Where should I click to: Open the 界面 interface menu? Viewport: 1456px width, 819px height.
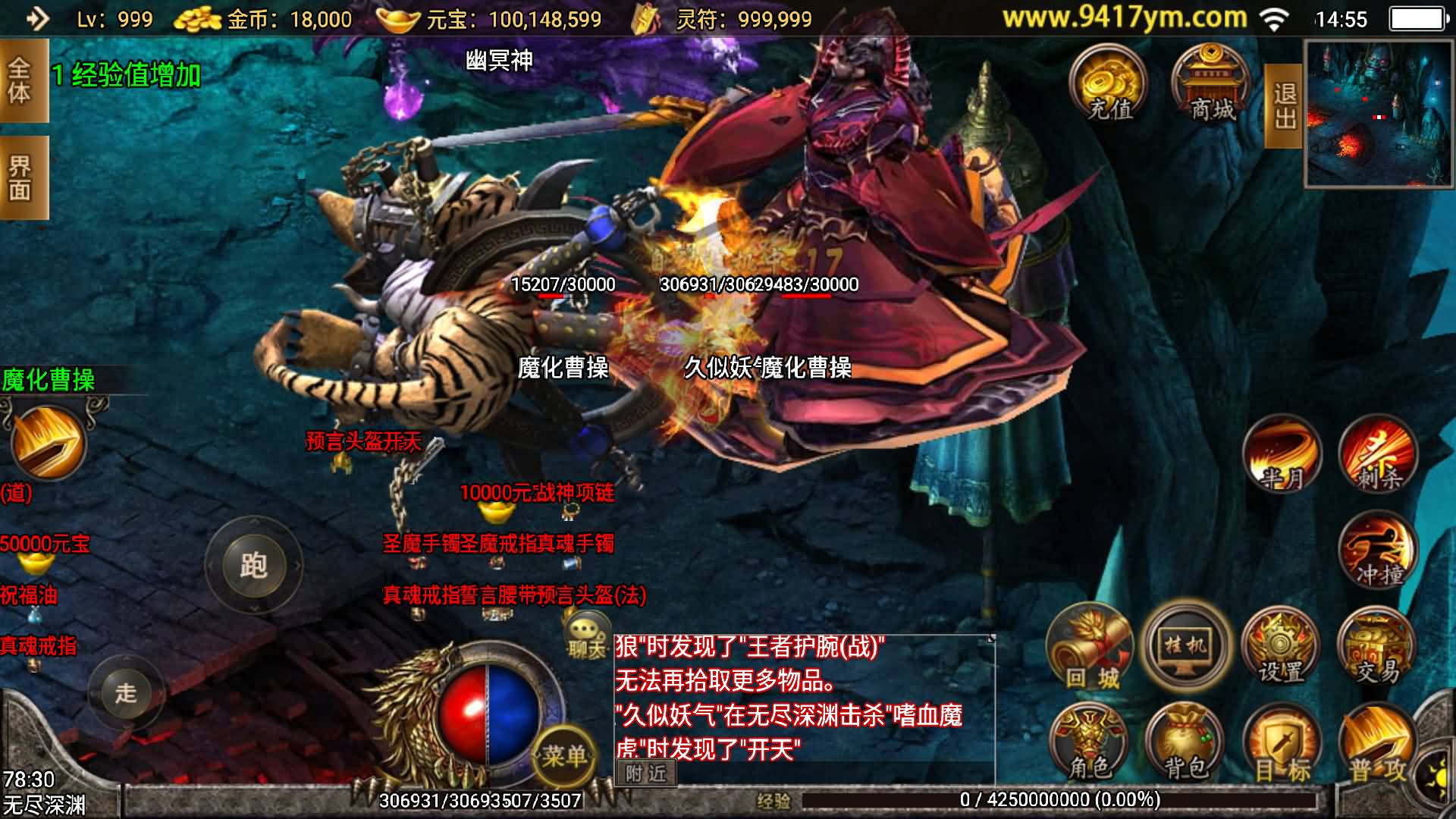(x=20, y=176)
